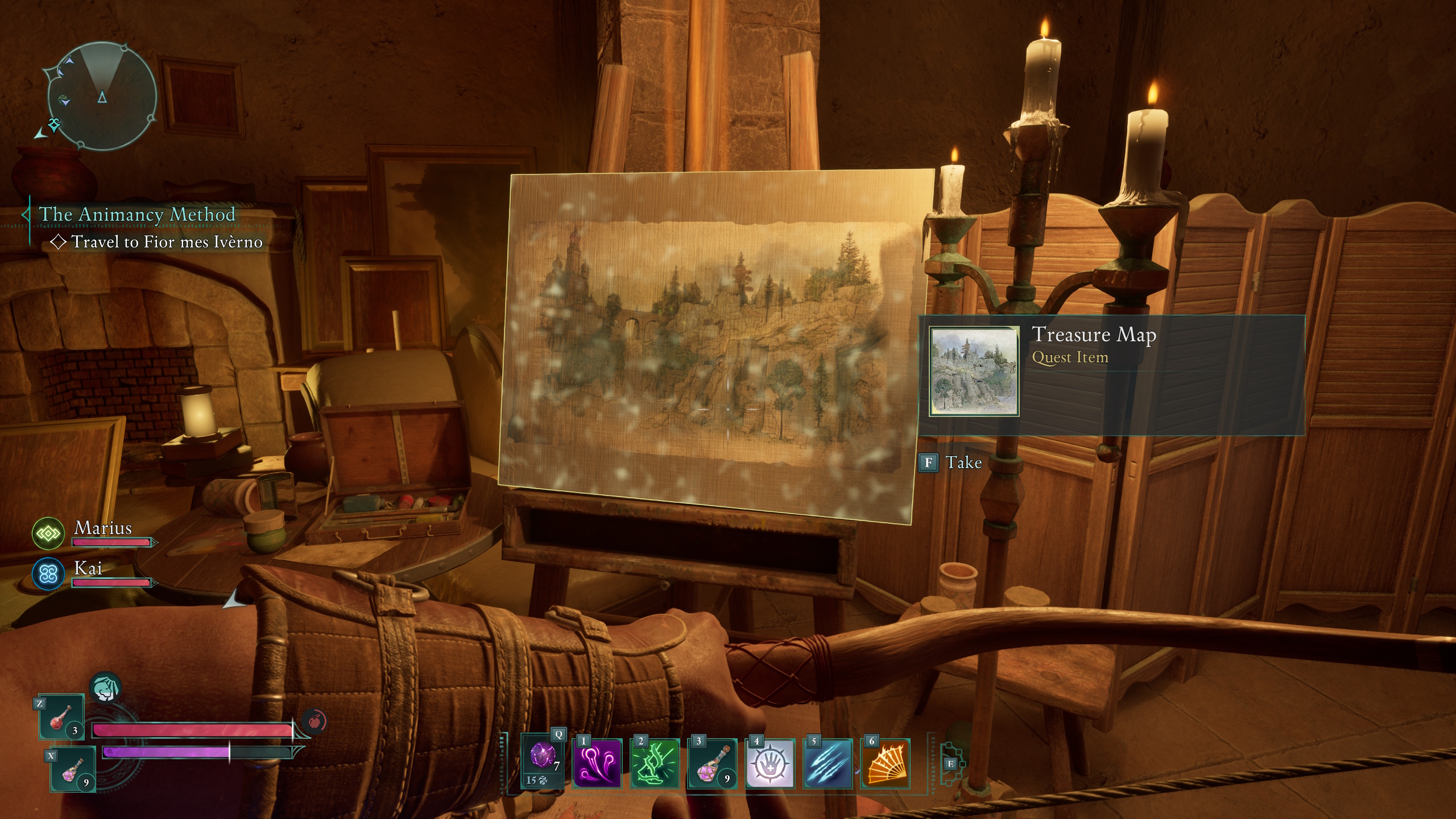Click the diamond marker for Travel to Fior mes Ivèrno
The height and width of the screenshot is (819, 1456).
click(58, 241)
